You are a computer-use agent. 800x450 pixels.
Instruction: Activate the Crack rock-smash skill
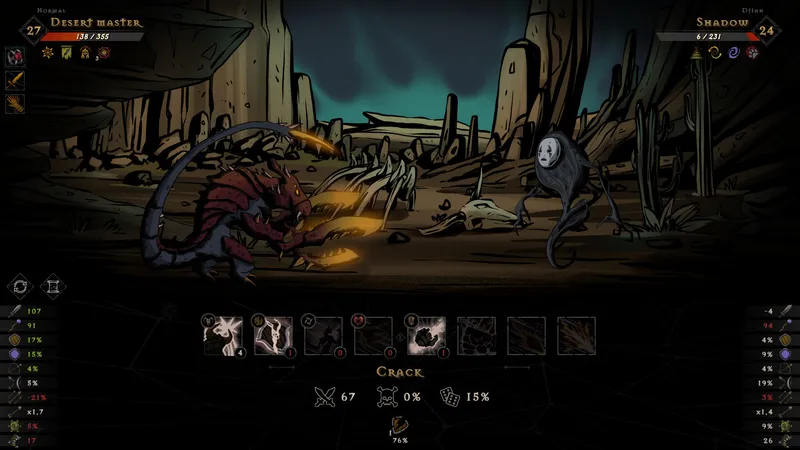(x=424, y=335)
